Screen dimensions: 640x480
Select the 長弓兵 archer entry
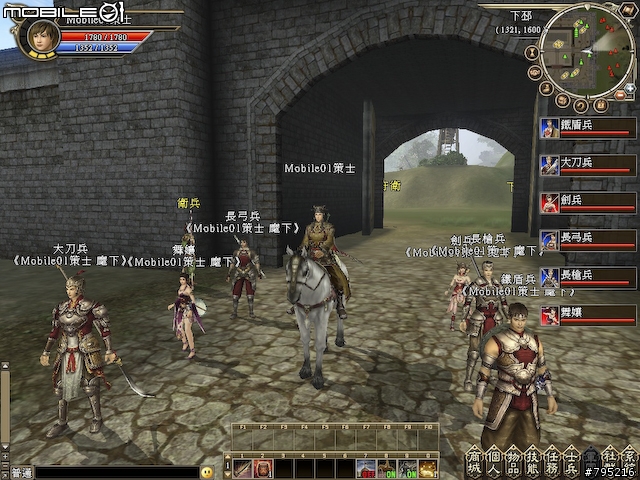[586, 241]
